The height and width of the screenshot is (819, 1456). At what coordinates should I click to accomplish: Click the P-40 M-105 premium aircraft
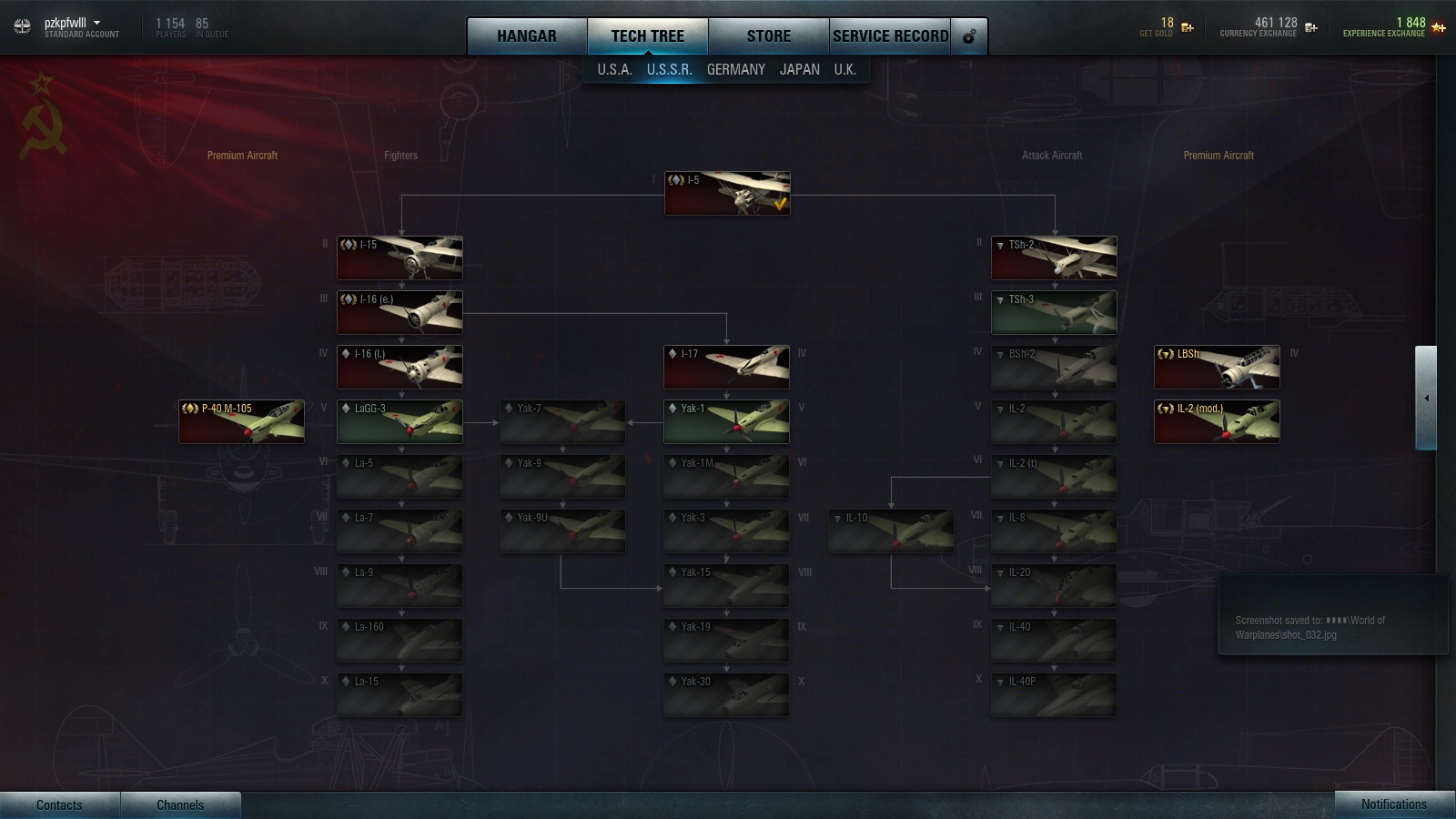coord(241,421)
